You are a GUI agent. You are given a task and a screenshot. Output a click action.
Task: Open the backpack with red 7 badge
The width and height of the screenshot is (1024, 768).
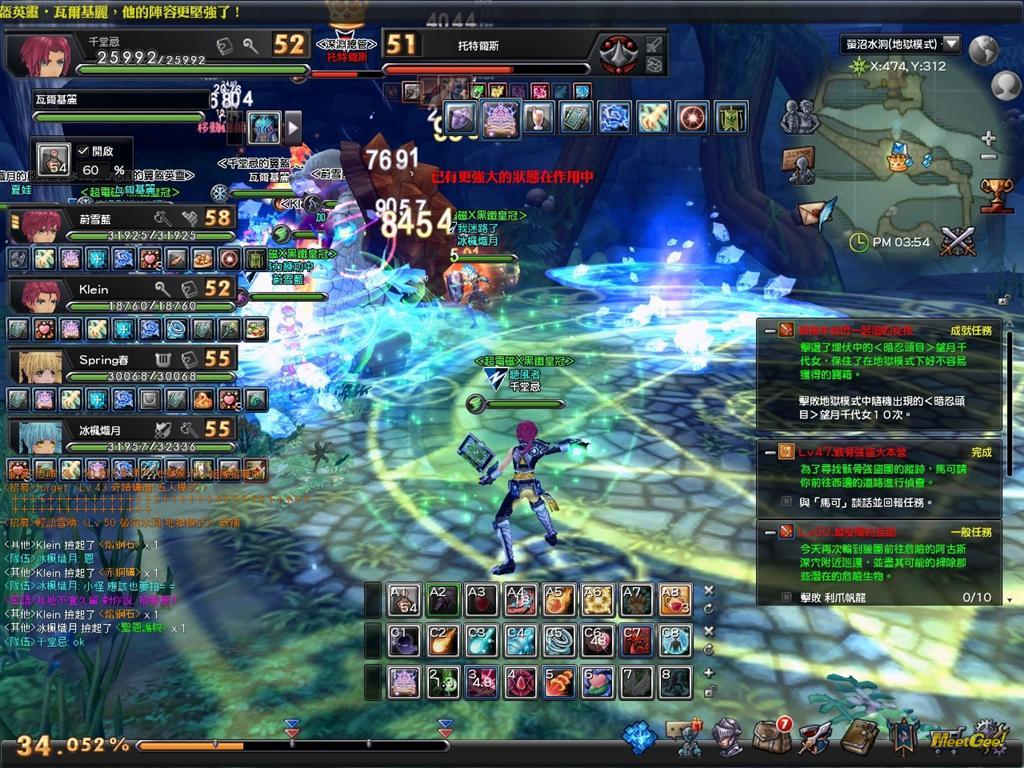coord(770,737)
